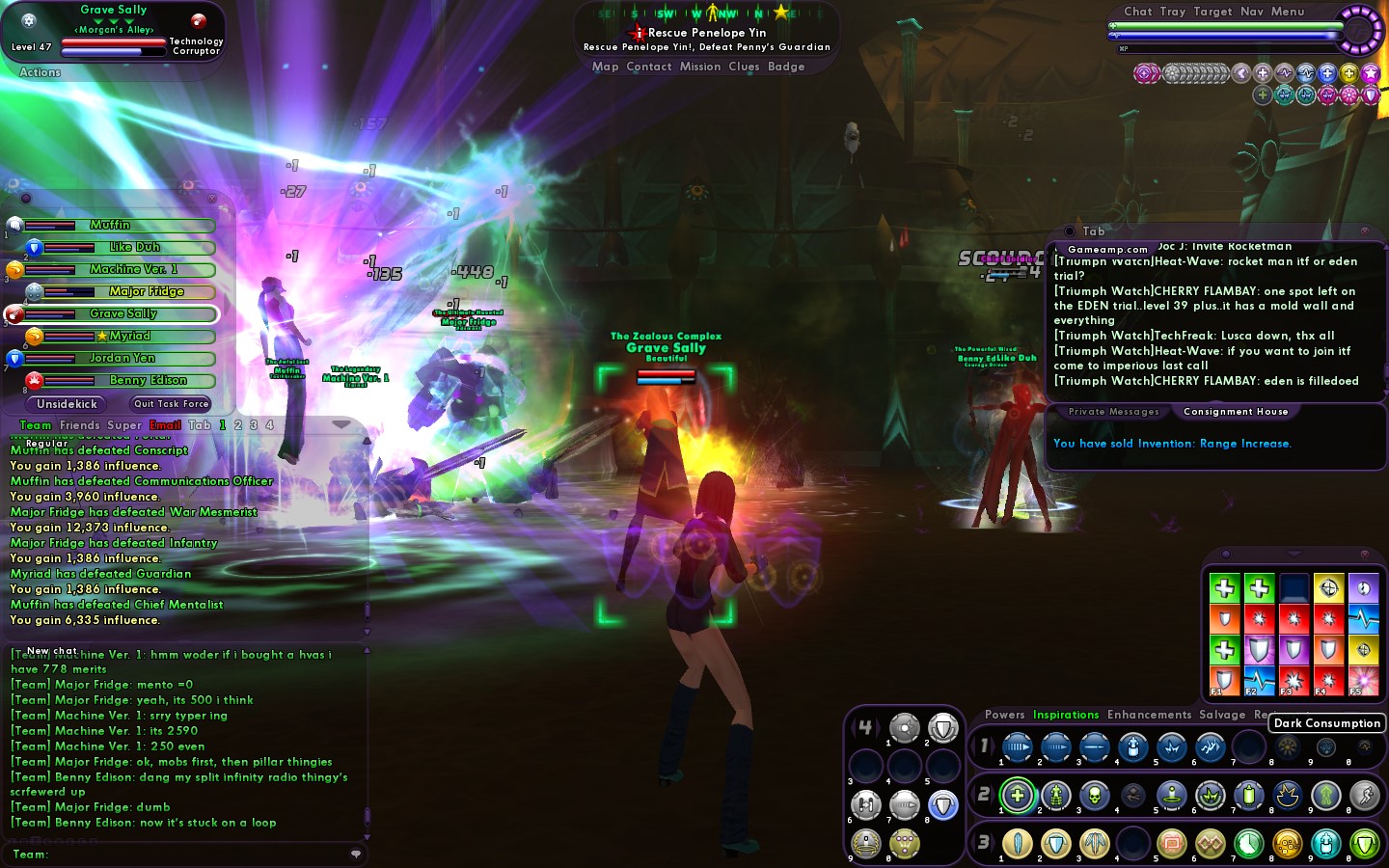1389x868 pixels.
Task: Open the main Menu
Action: pos(1287,12)
